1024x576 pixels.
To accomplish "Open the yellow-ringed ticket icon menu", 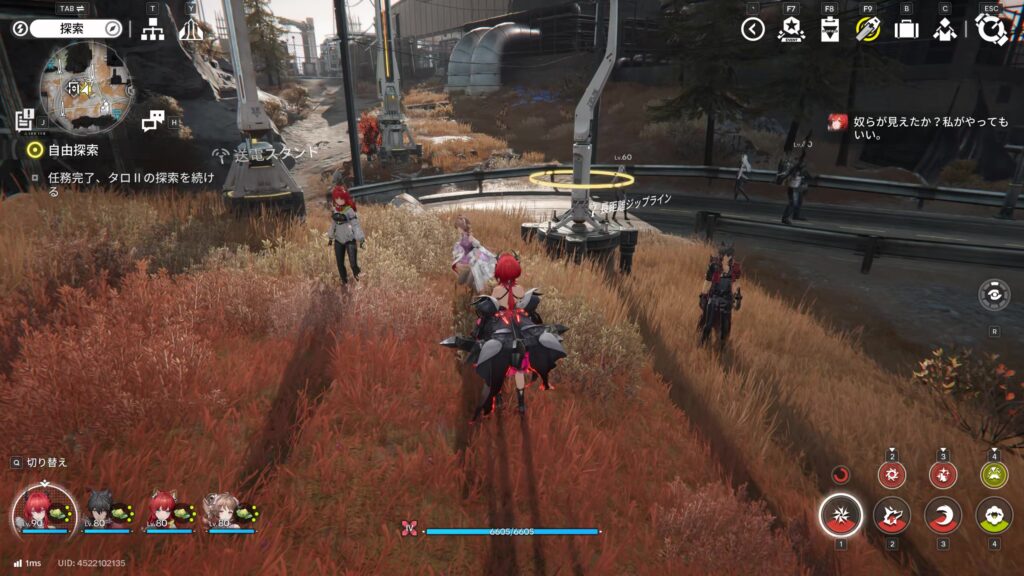I will click(x=867, y=29).
